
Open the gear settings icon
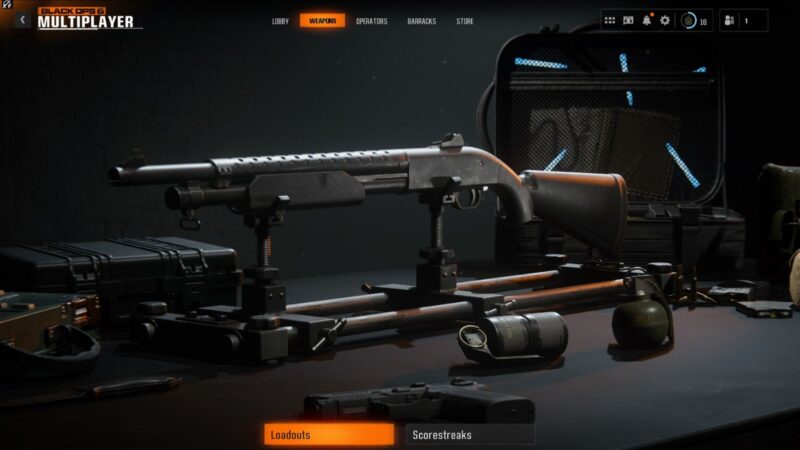pos(665,20)
